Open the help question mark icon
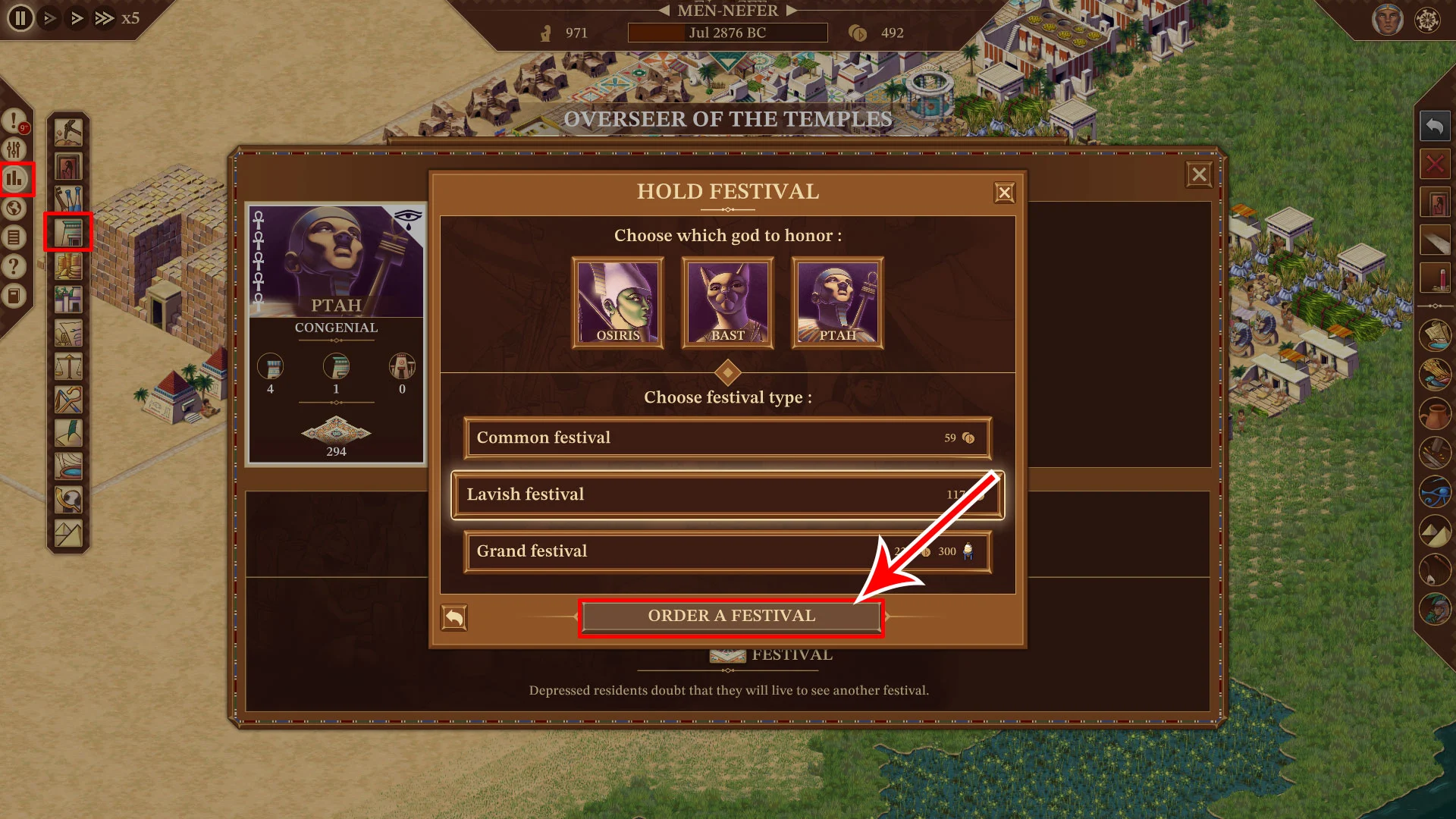1456x819 pixels. 14,267
